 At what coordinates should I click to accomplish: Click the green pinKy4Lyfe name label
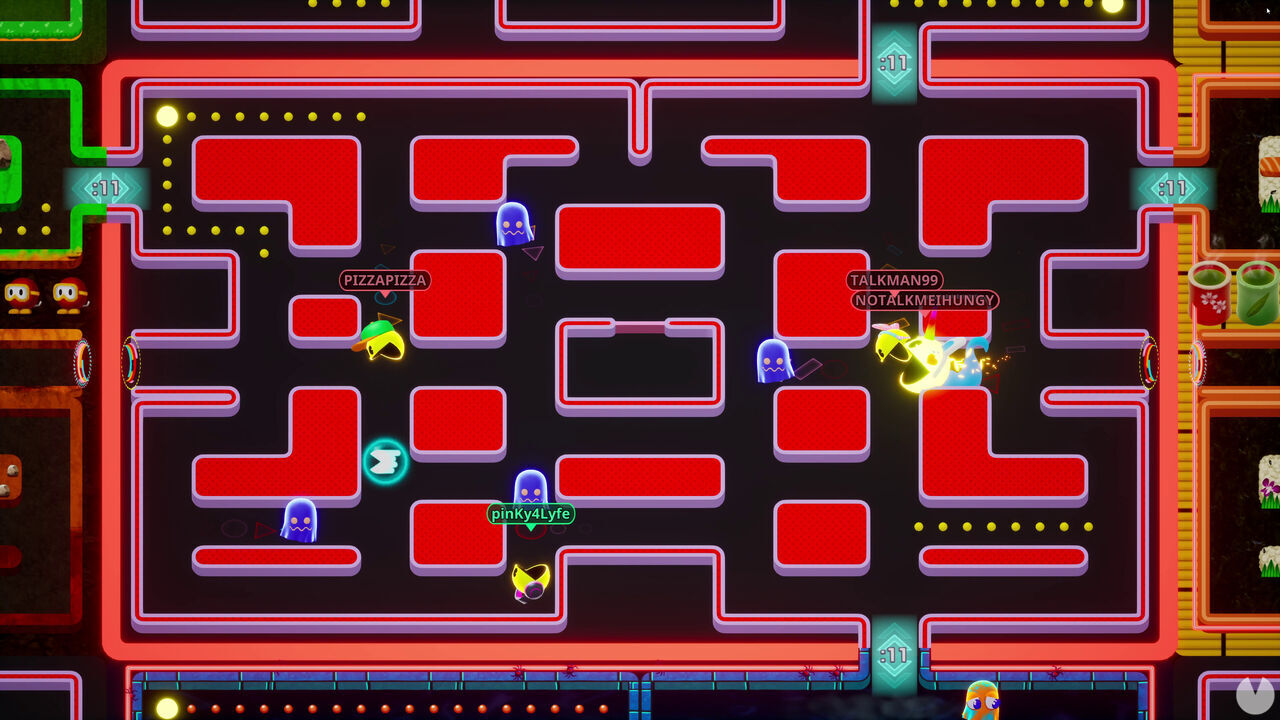coord(531,515)
